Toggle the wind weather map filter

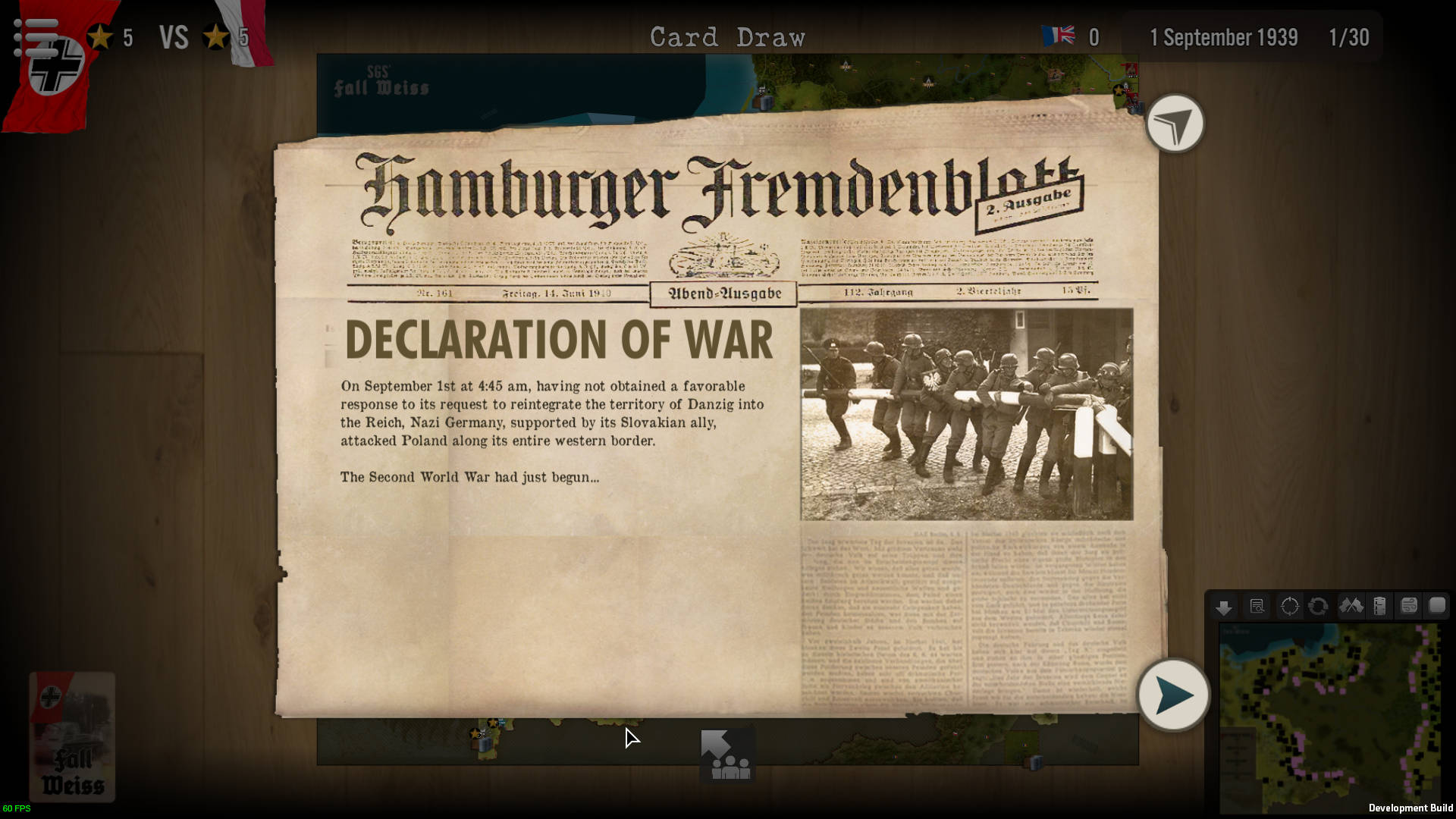click(x=1409, y=606)
